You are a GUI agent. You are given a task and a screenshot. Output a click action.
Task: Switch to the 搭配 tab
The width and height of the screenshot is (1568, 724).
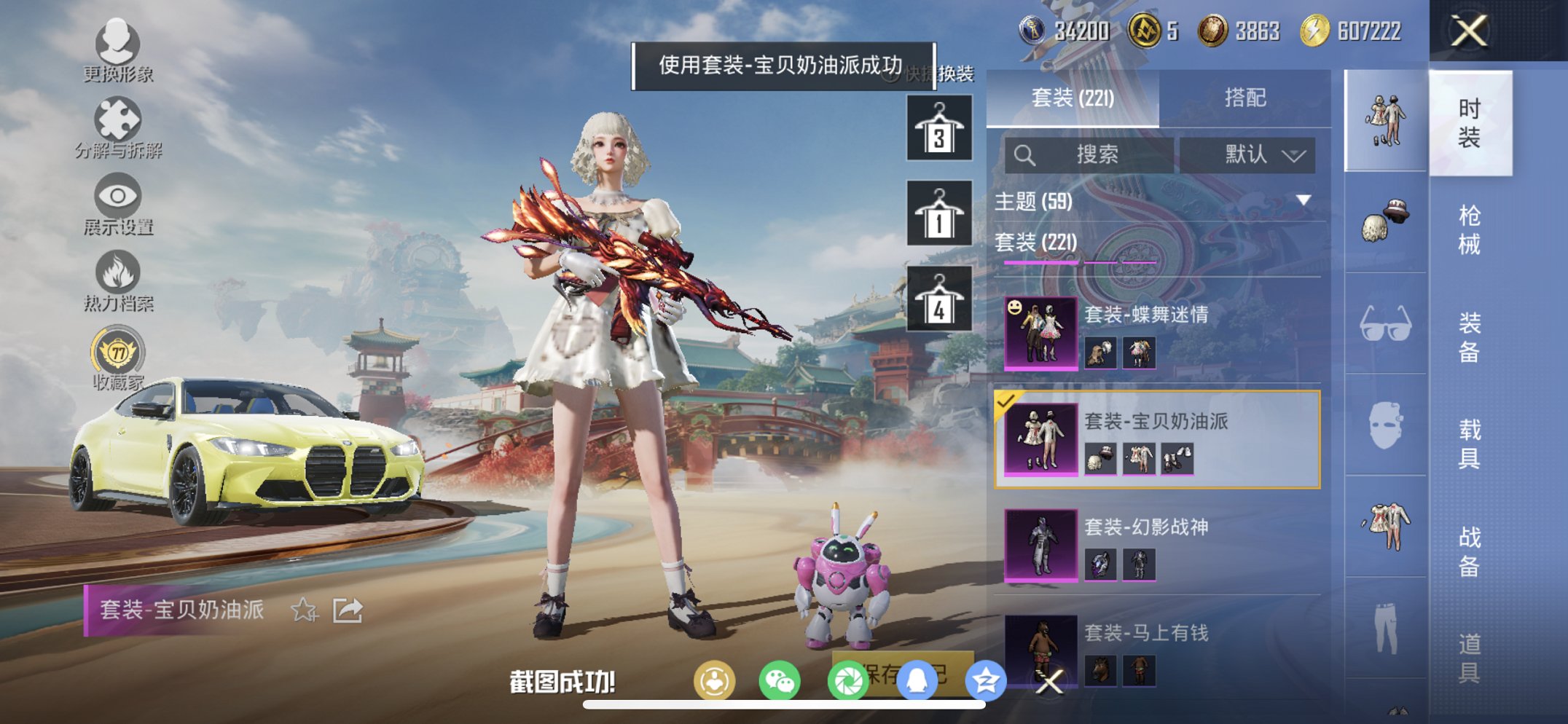[x=1247, y=98]
